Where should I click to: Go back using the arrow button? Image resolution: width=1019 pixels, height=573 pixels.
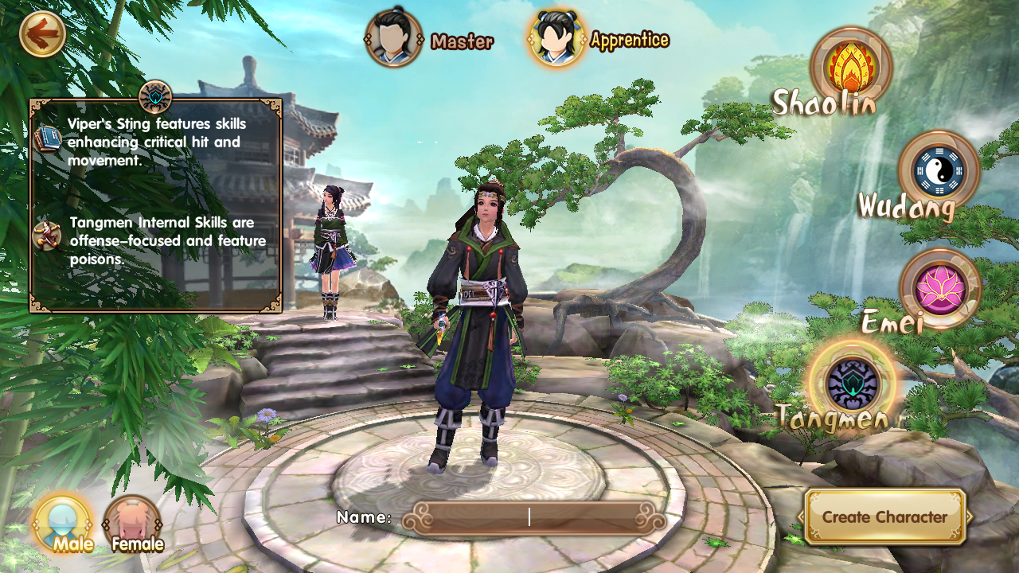click(42, 35)
